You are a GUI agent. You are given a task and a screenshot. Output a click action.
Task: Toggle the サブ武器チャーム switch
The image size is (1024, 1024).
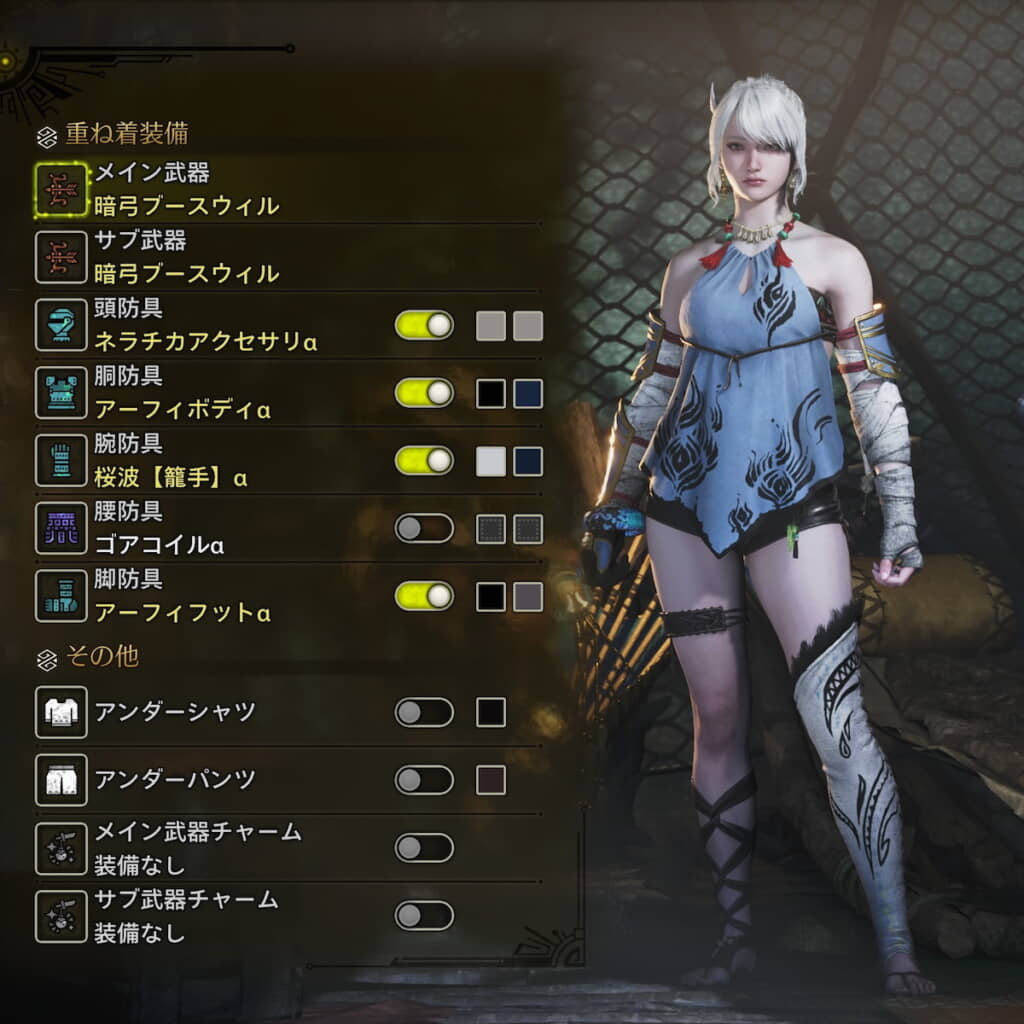[x=424, y=915]
